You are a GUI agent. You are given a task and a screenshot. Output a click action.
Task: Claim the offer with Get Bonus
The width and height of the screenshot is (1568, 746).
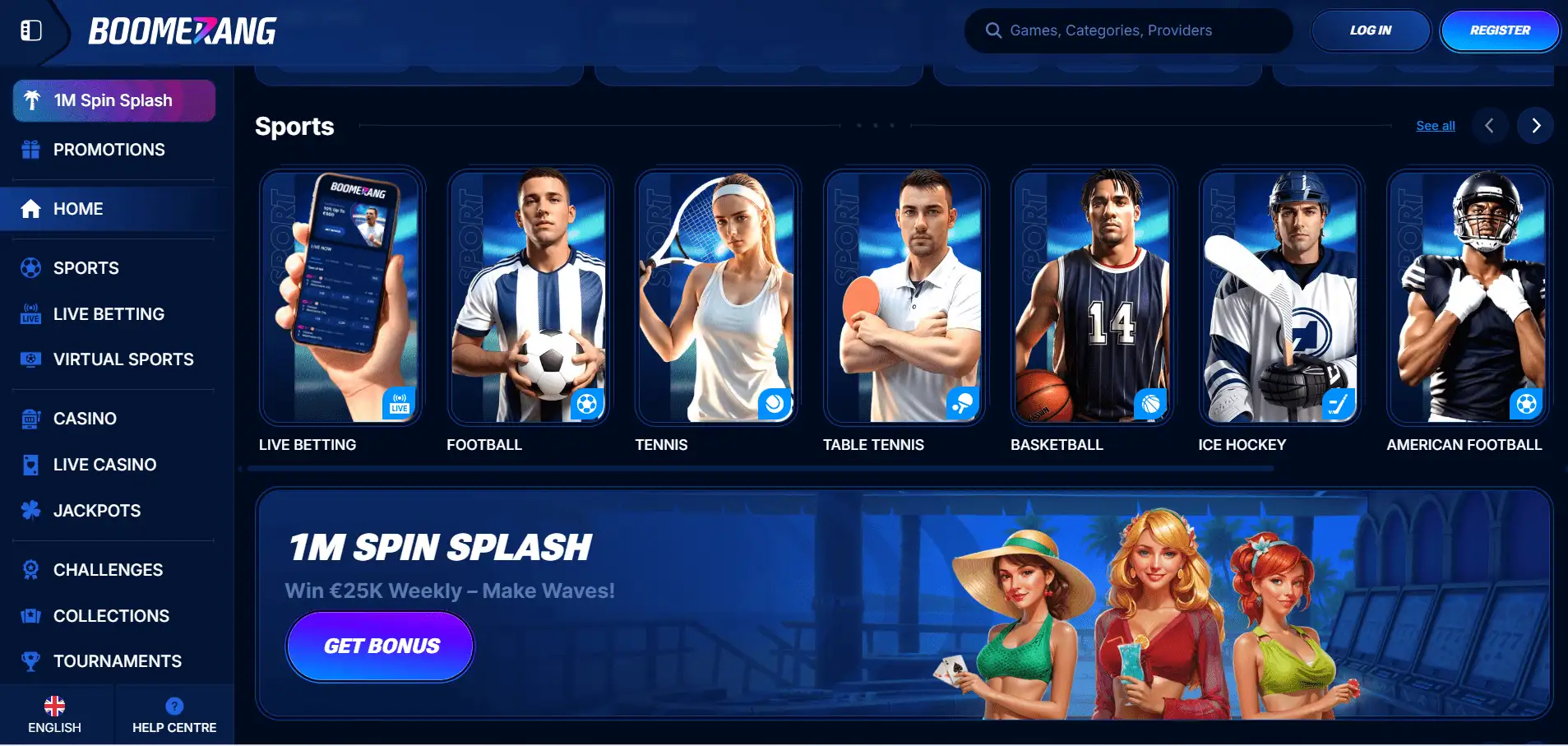[381, 646]
